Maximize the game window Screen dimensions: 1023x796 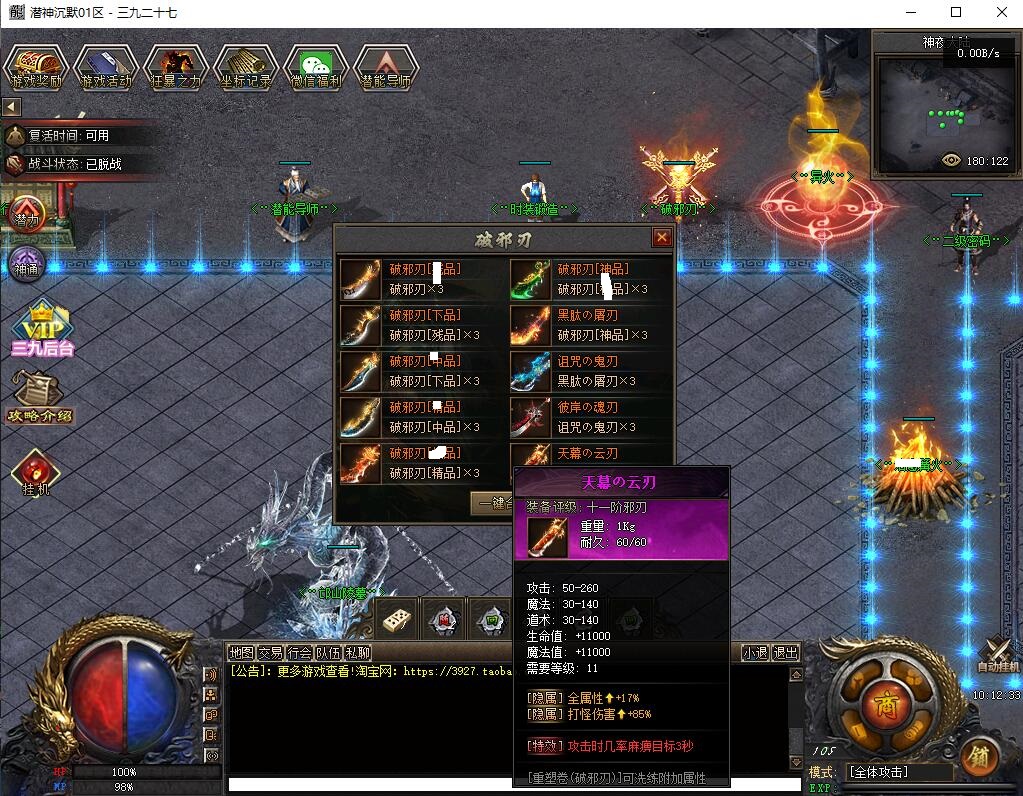(x=956, y=13)
